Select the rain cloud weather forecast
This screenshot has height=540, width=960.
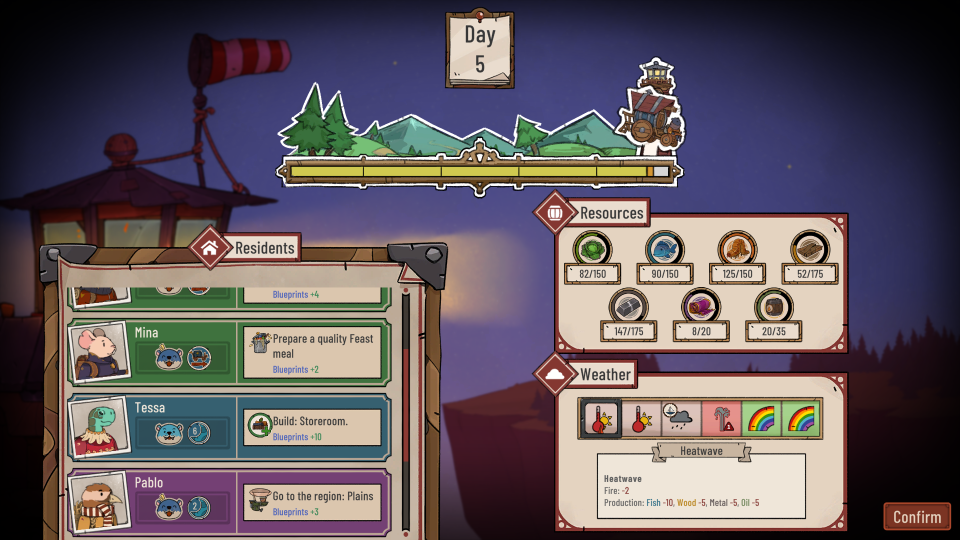pyautogui.click(x=680, y=418)
